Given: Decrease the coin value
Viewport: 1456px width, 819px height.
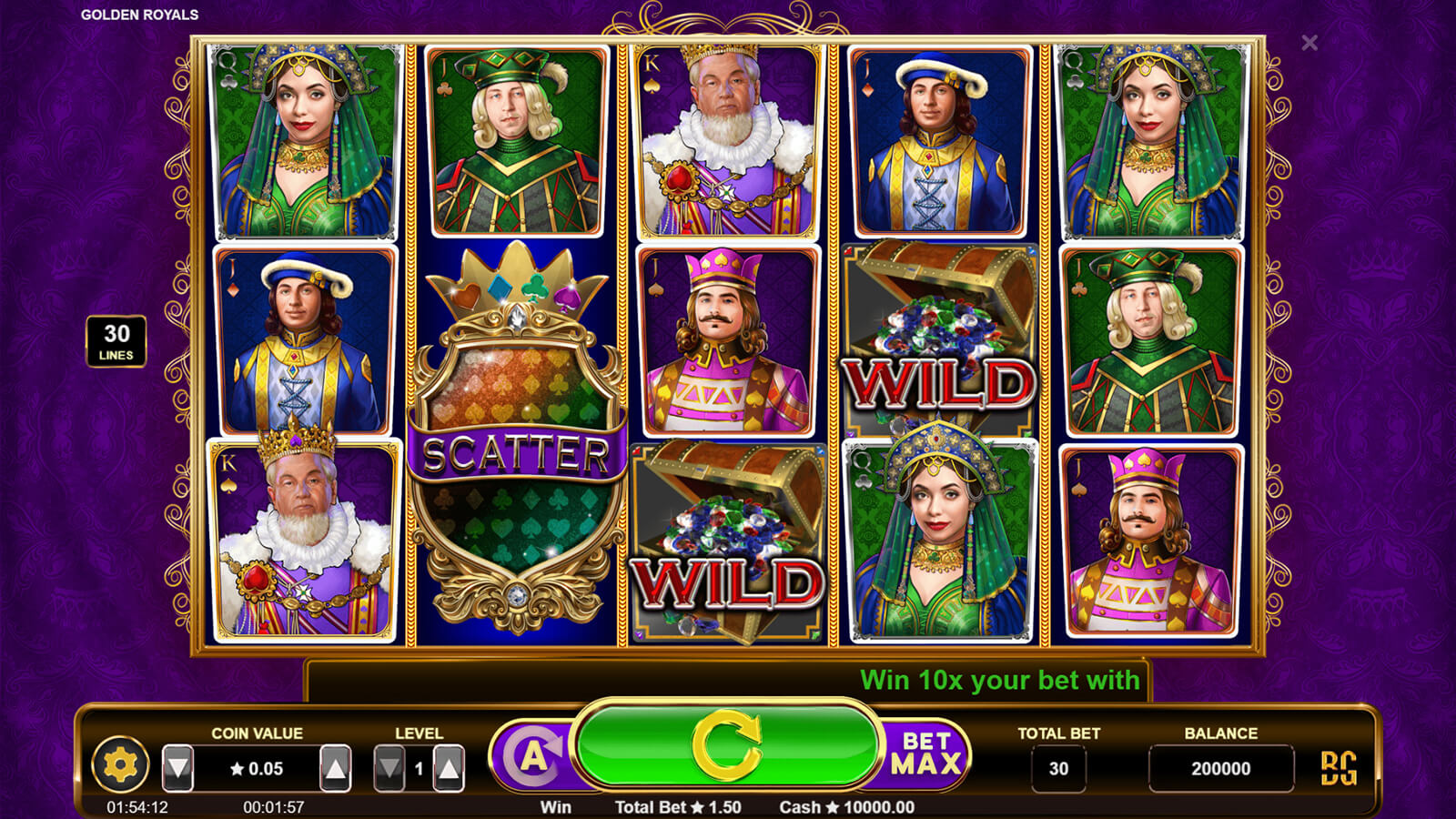Looking at the screenshot, I should 178,769.
